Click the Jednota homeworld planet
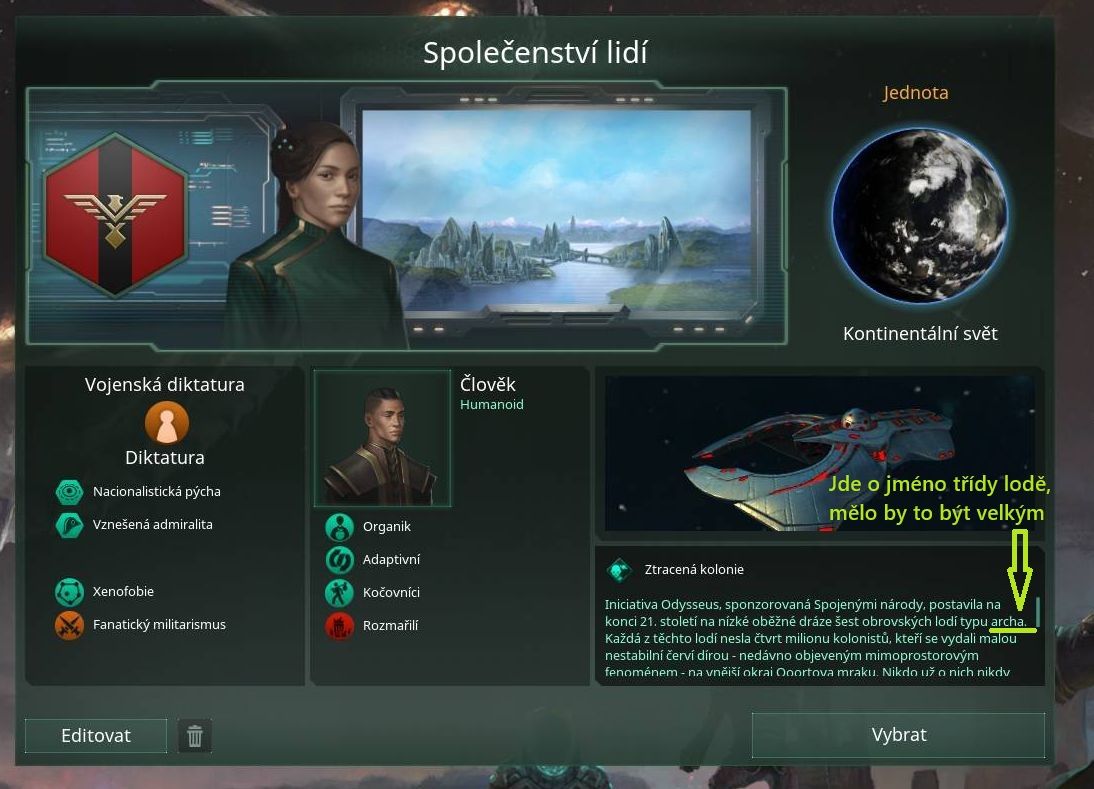 [x=920, y=216]
